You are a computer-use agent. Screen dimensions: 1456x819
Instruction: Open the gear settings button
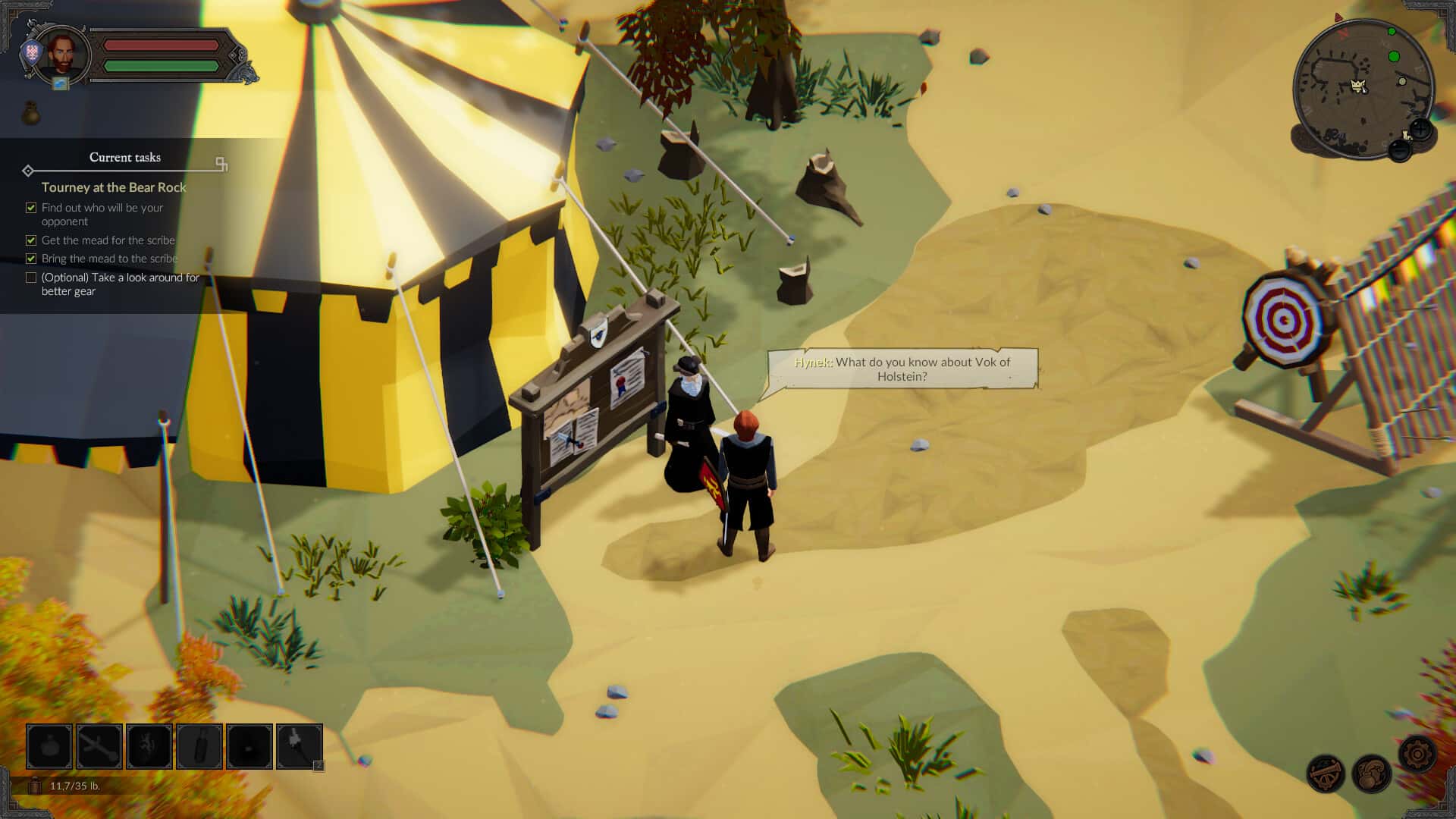(x=1416, y=755)
